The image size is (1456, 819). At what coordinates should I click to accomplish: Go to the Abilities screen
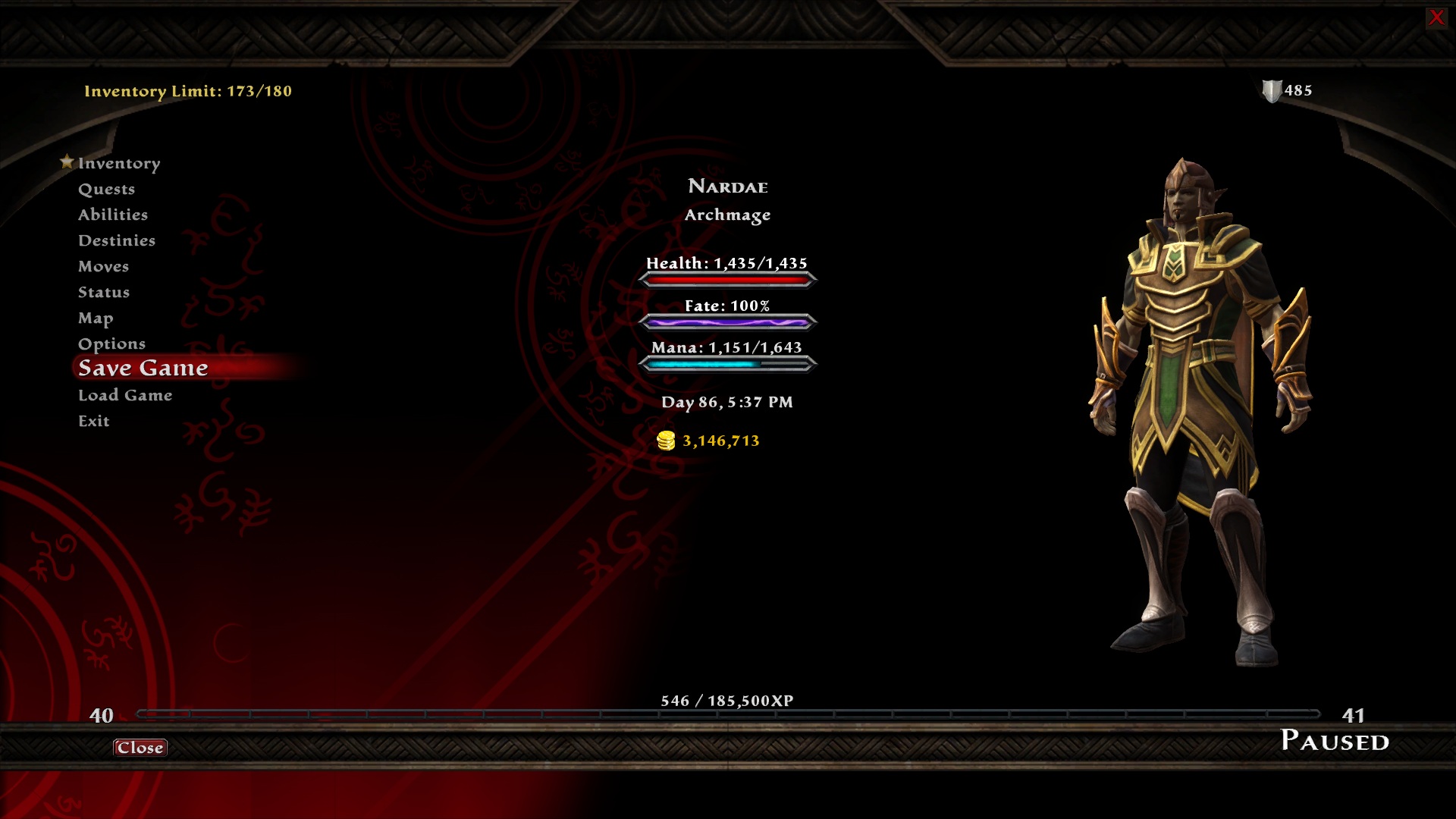click(x=113, y=215)
